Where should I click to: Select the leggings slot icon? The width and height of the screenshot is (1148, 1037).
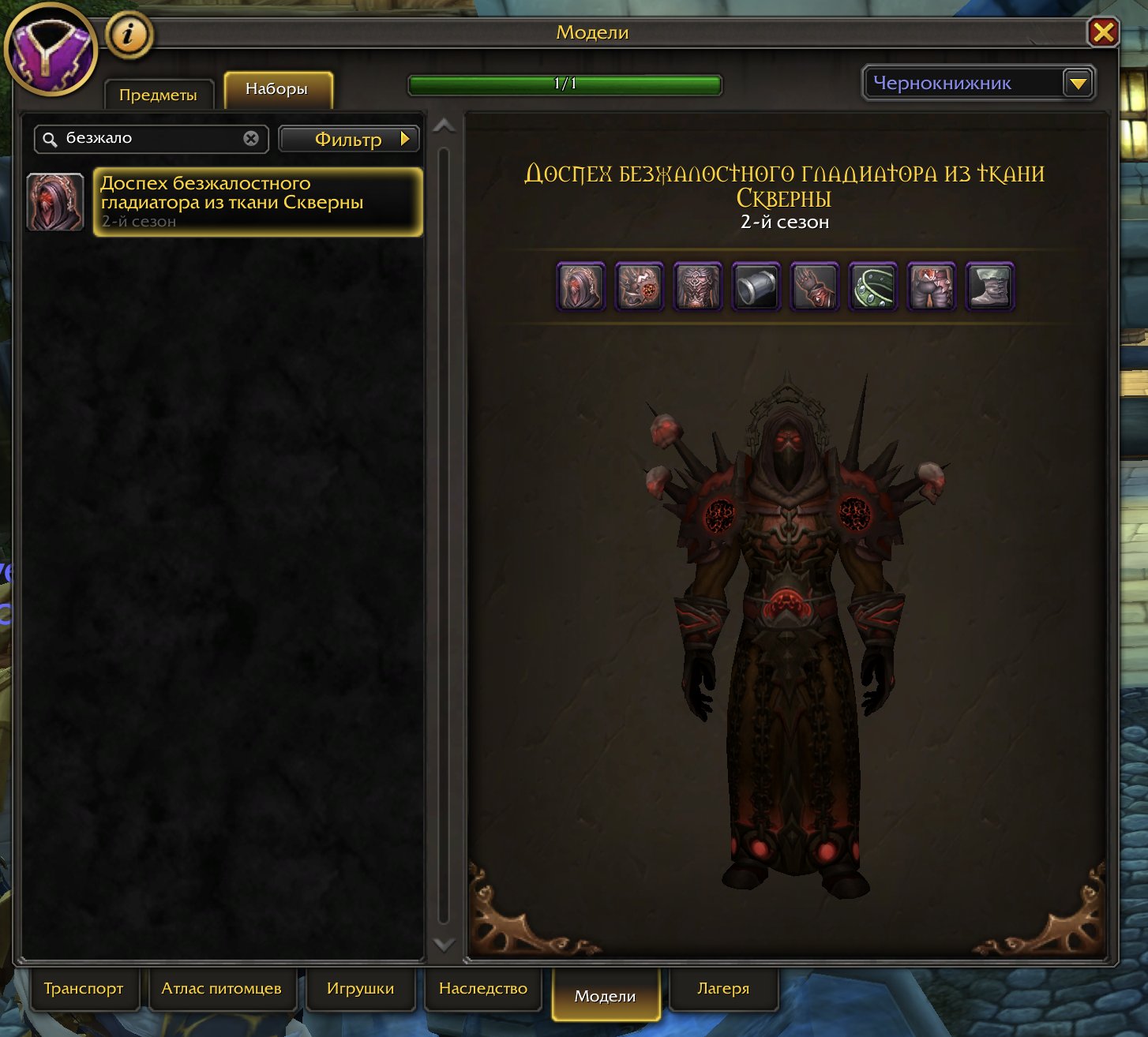(932, 286)
